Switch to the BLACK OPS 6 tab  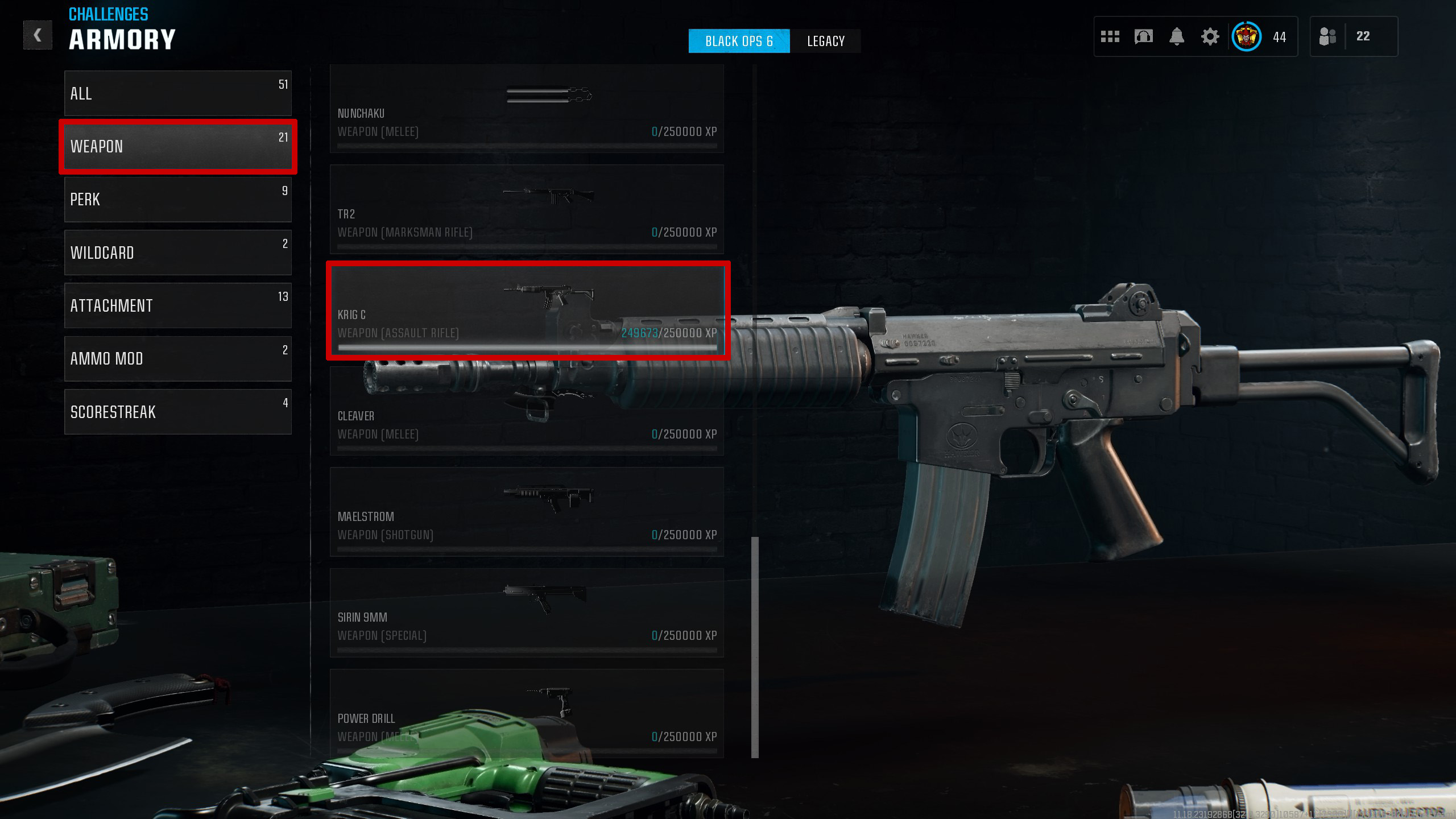click(739, 40)
